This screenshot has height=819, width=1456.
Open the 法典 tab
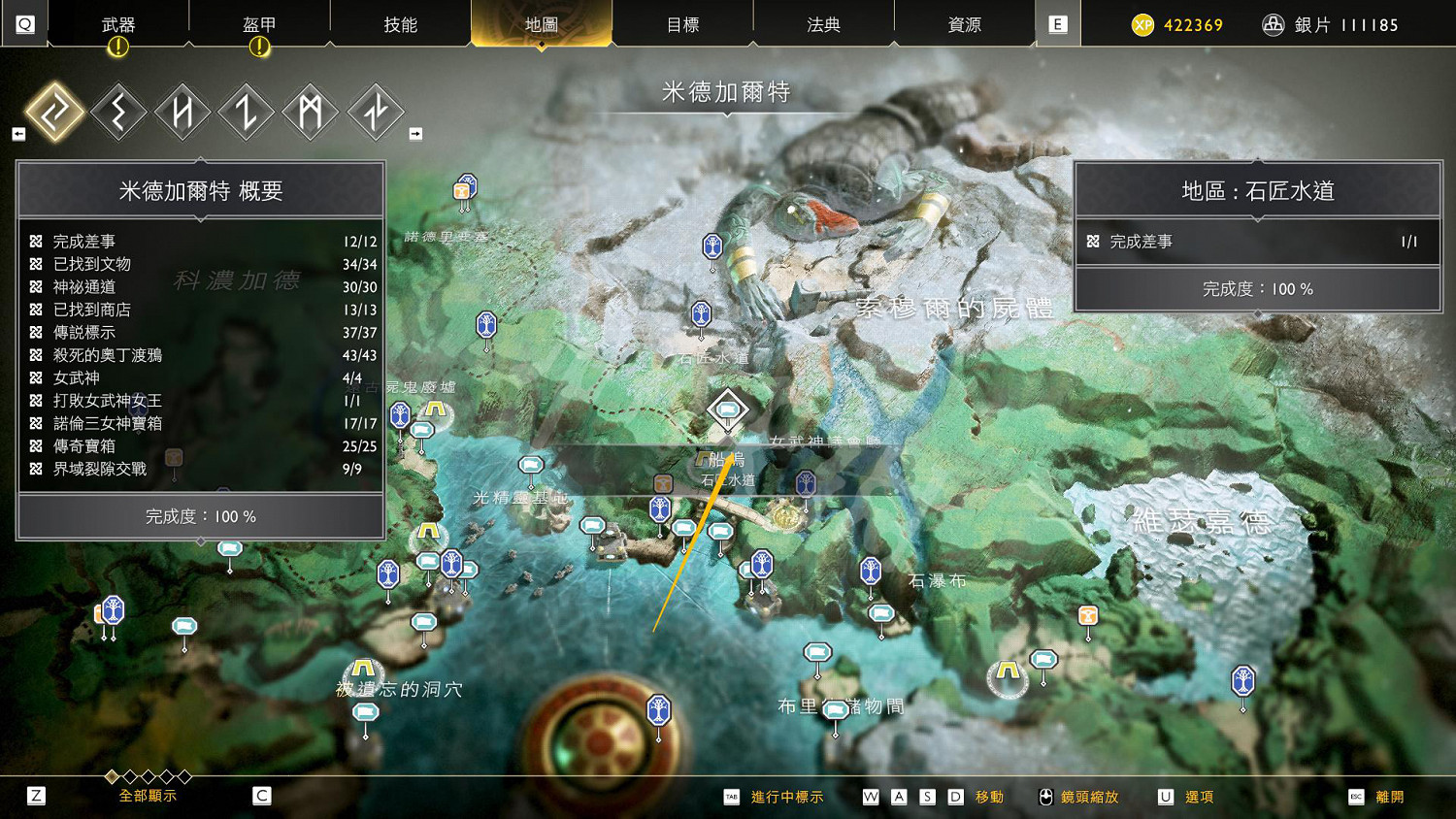click(823, 24)
